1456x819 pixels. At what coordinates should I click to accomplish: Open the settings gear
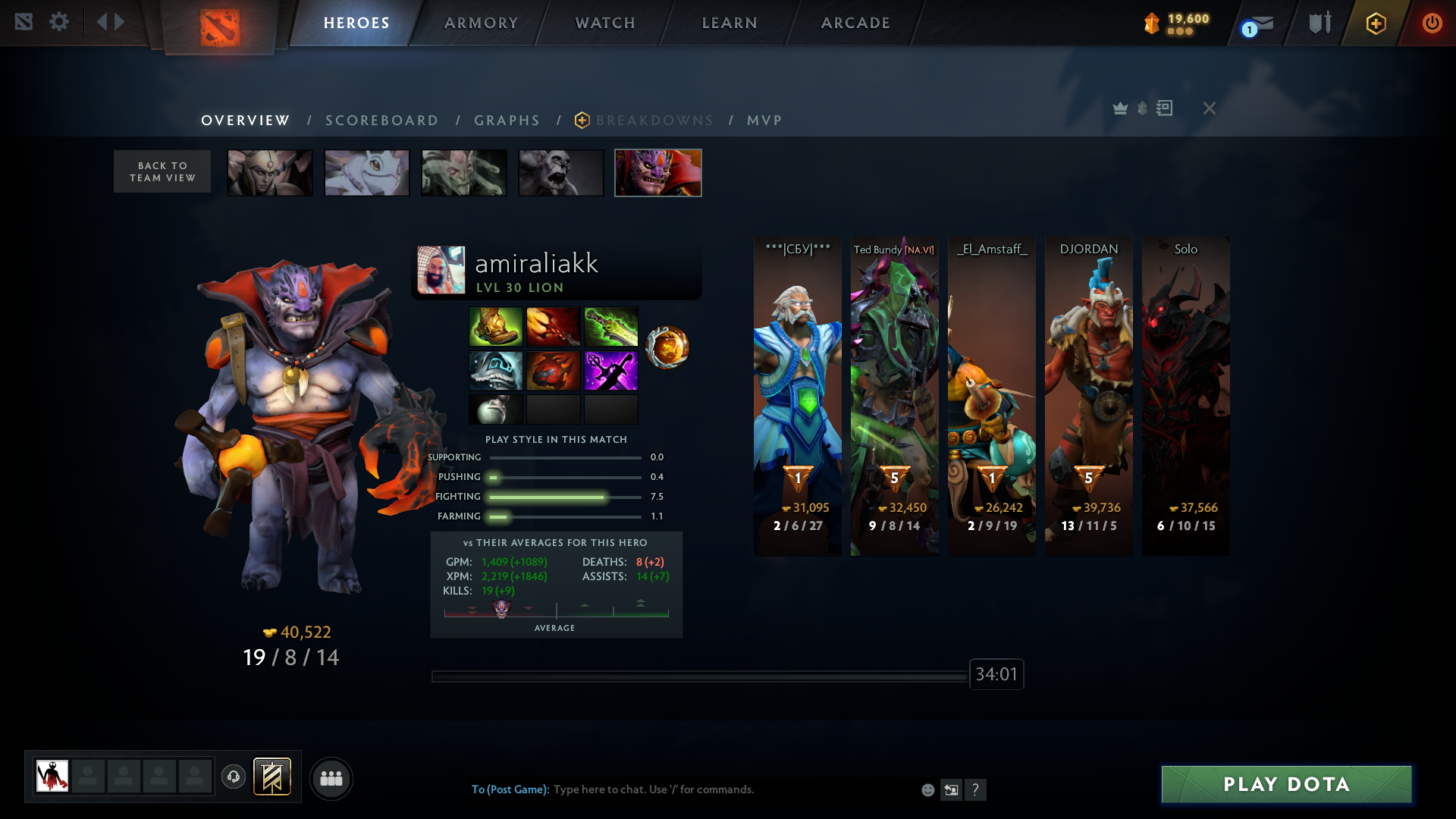[x=59, y=22]
